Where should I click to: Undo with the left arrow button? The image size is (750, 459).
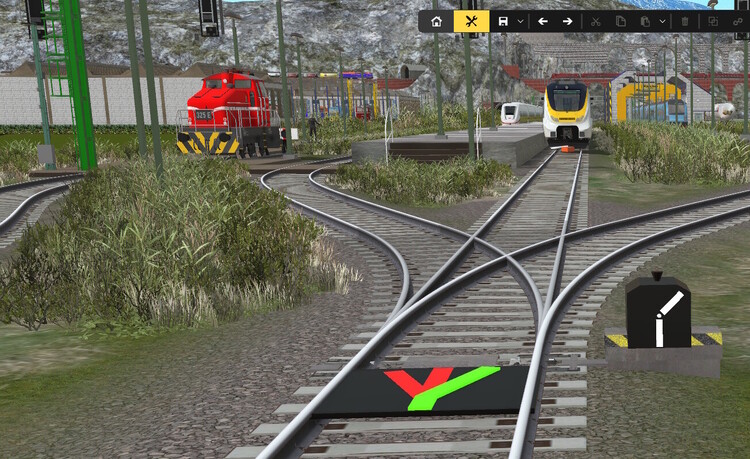[x=543, y=21]
